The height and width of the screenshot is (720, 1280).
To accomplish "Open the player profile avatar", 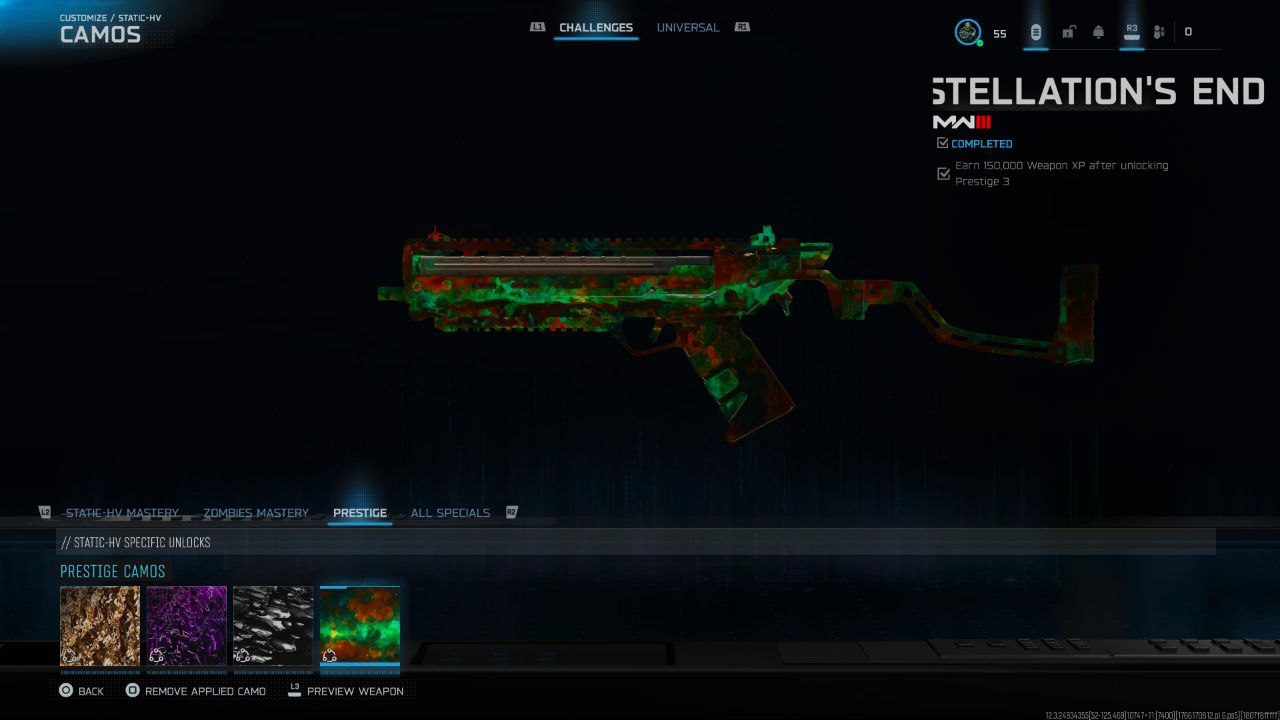I will pos(968,32).
